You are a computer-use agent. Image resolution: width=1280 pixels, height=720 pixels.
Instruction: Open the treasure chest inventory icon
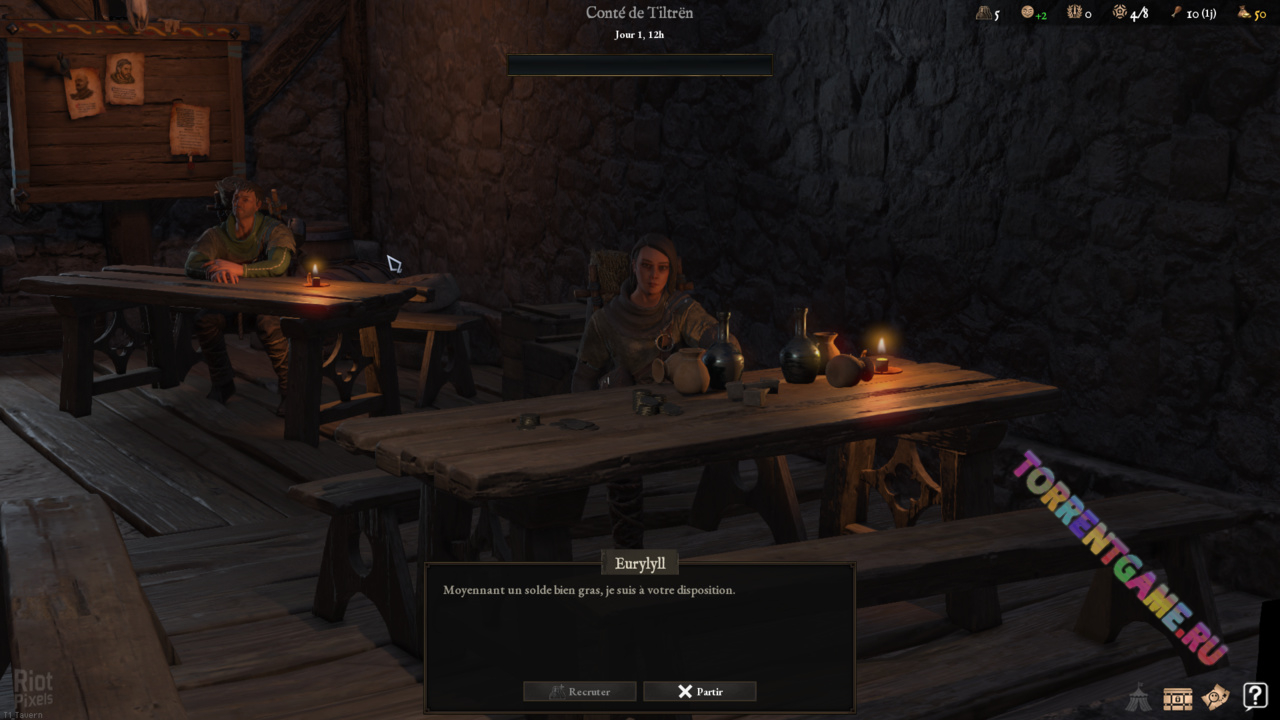pyautogui.click(x=1177, y=697)
